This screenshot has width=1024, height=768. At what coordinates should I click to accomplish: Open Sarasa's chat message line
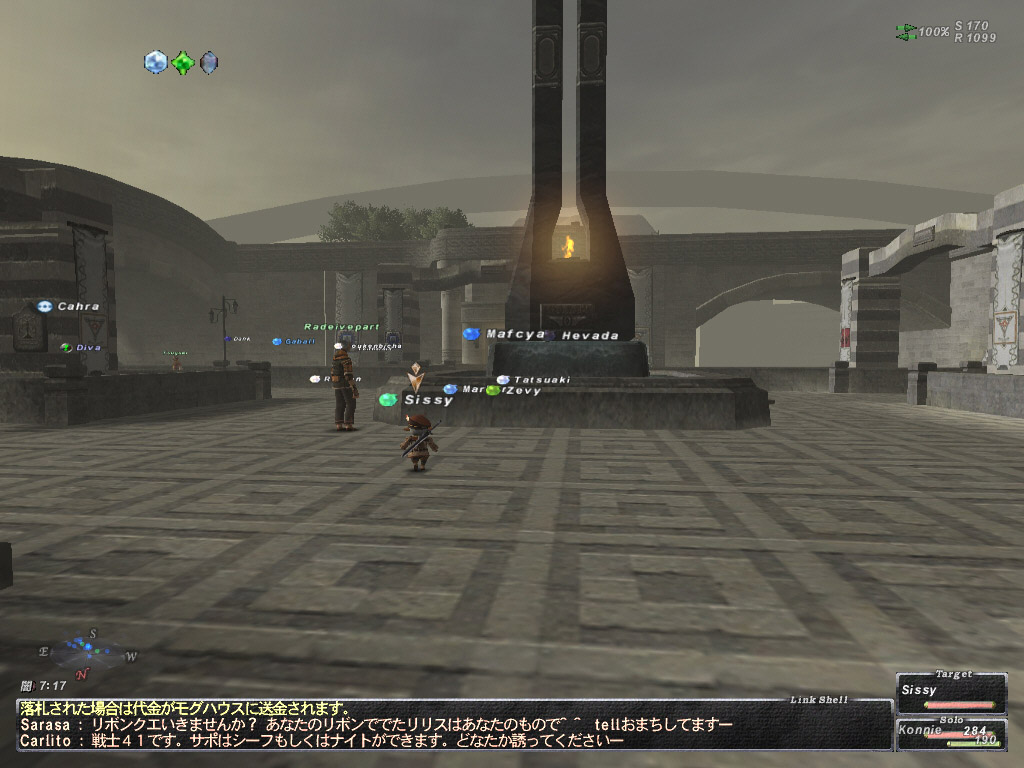(x=376, y=723)
